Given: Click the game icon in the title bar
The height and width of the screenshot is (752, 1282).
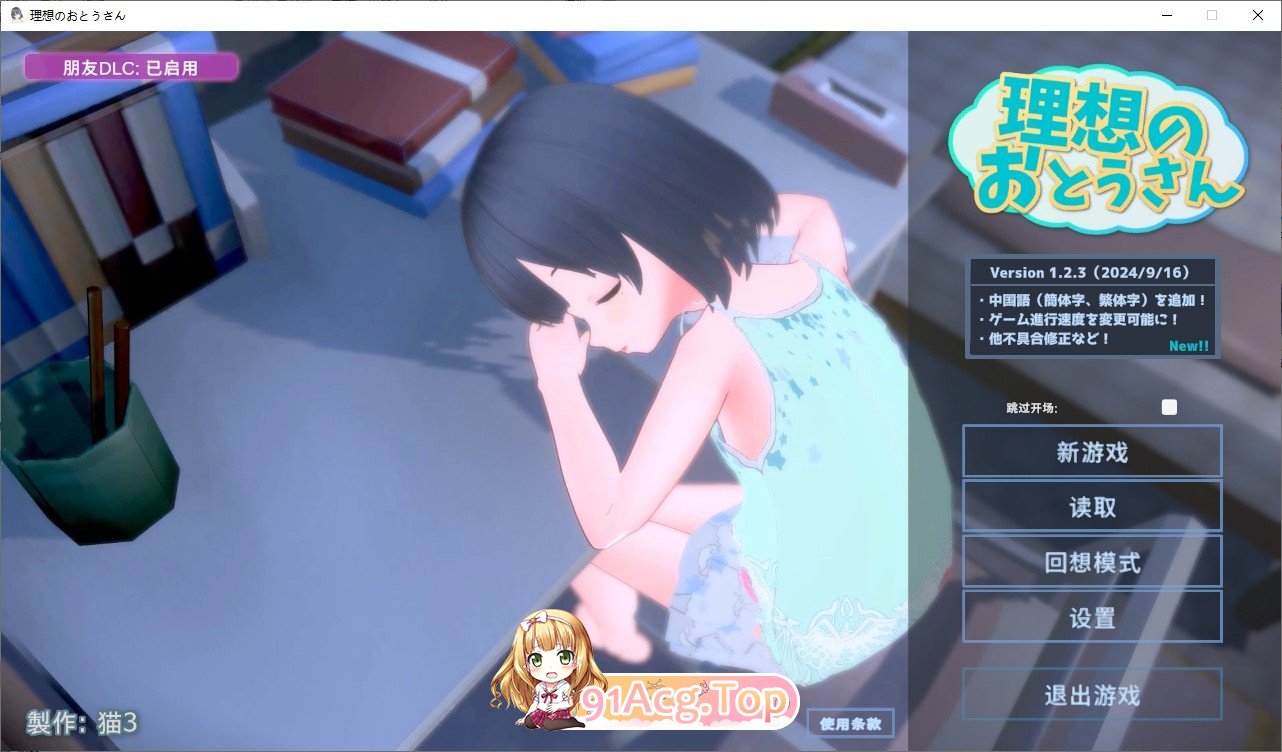Looking at the screenshot, I should [15, 15].
